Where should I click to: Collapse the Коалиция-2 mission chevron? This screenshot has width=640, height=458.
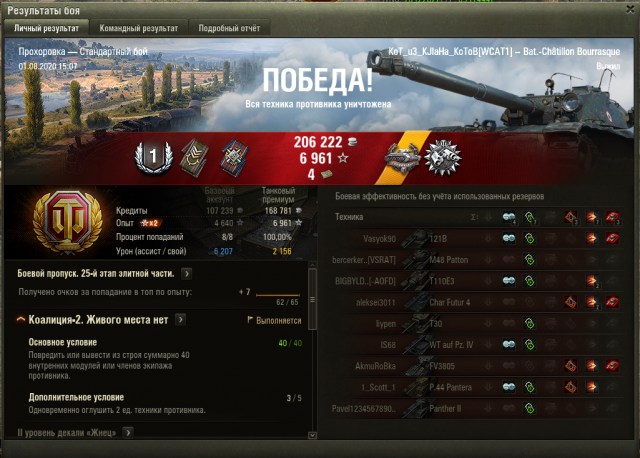coord(21,319)
